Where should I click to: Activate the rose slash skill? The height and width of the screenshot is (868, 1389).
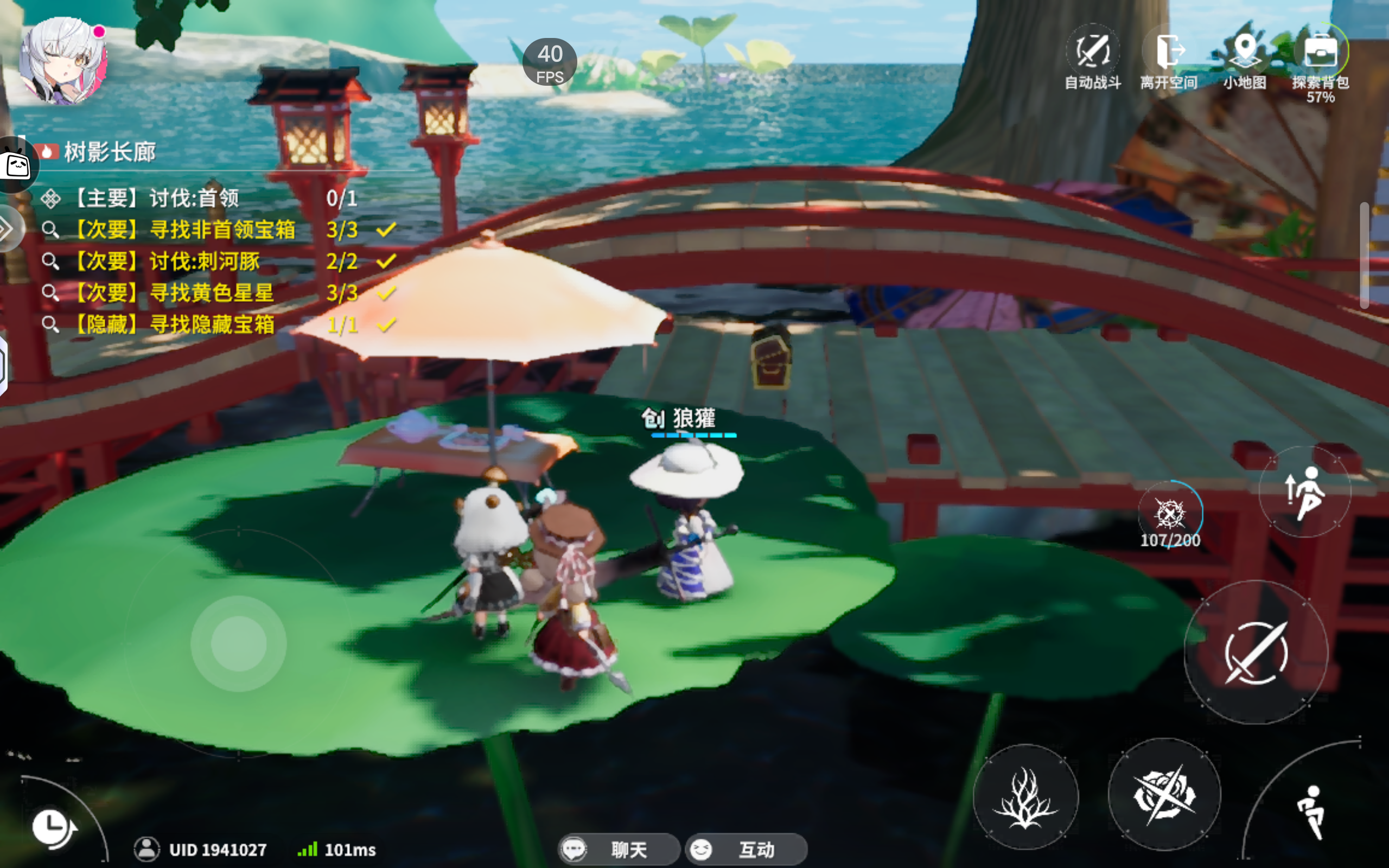coord(1164,795)
